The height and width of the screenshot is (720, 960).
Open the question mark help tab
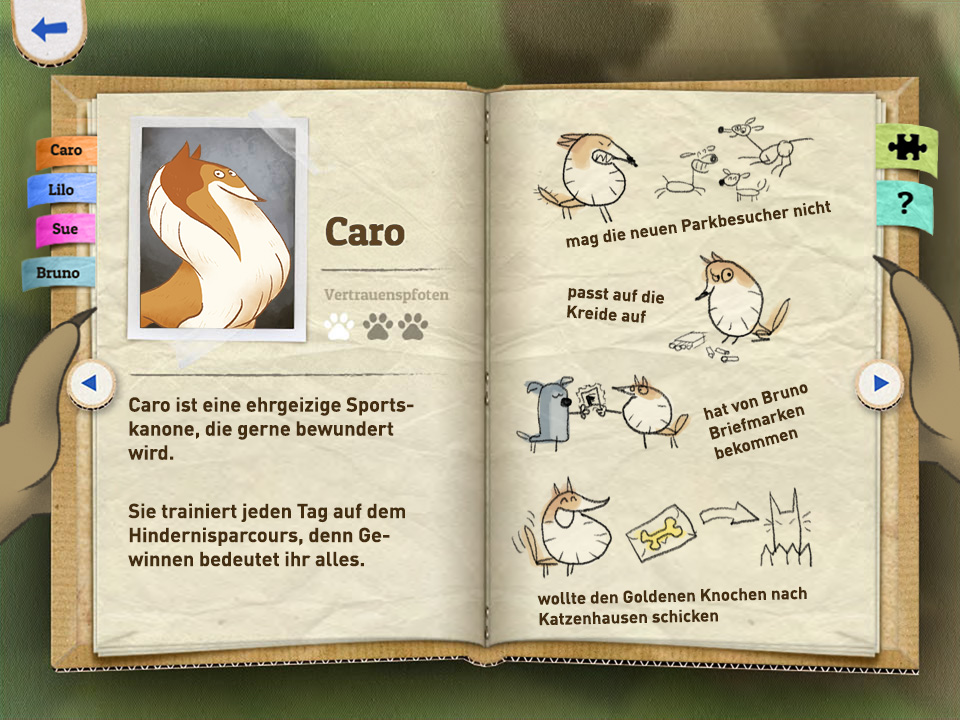click(905, 205)
